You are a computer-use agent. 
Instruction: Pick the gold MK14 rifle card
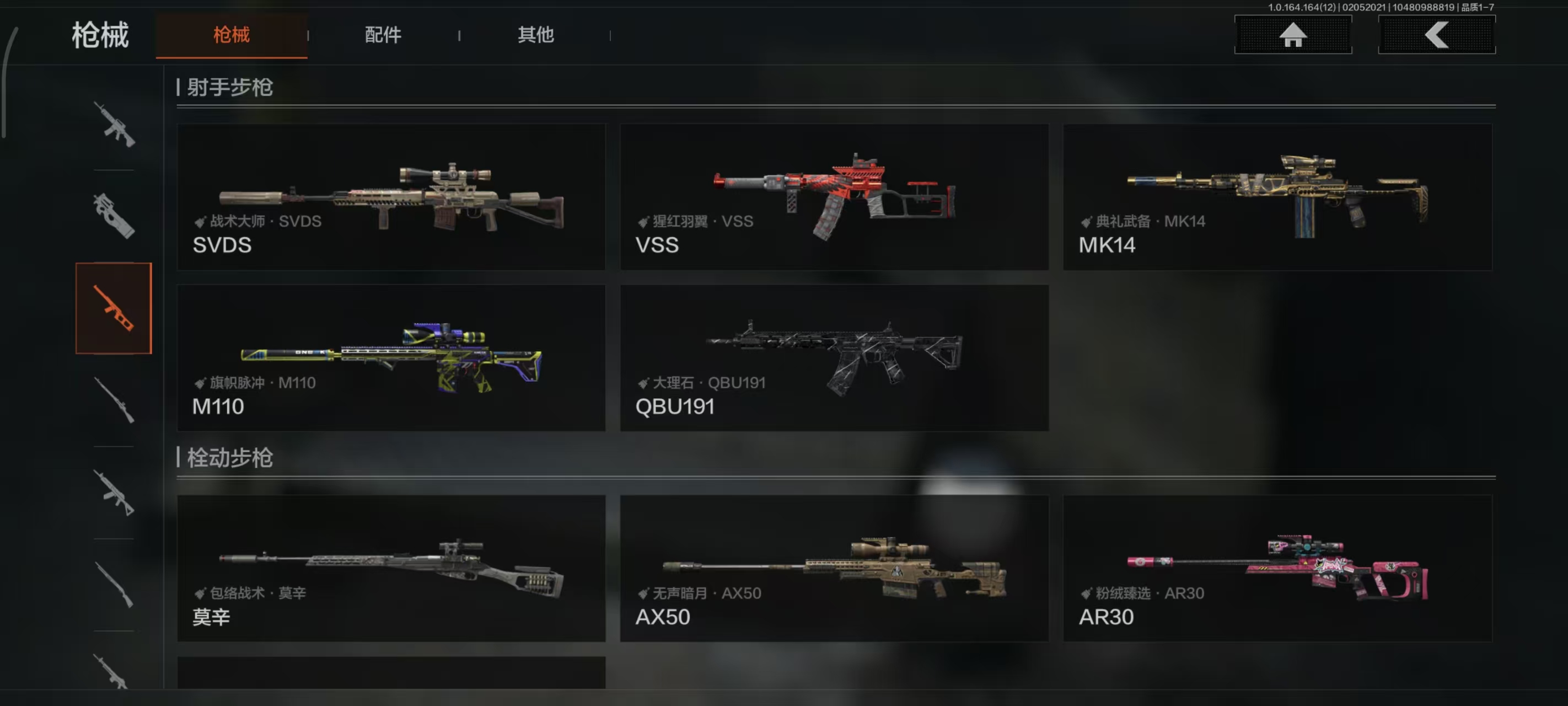pyautogui.click(x=1277, y=197)
